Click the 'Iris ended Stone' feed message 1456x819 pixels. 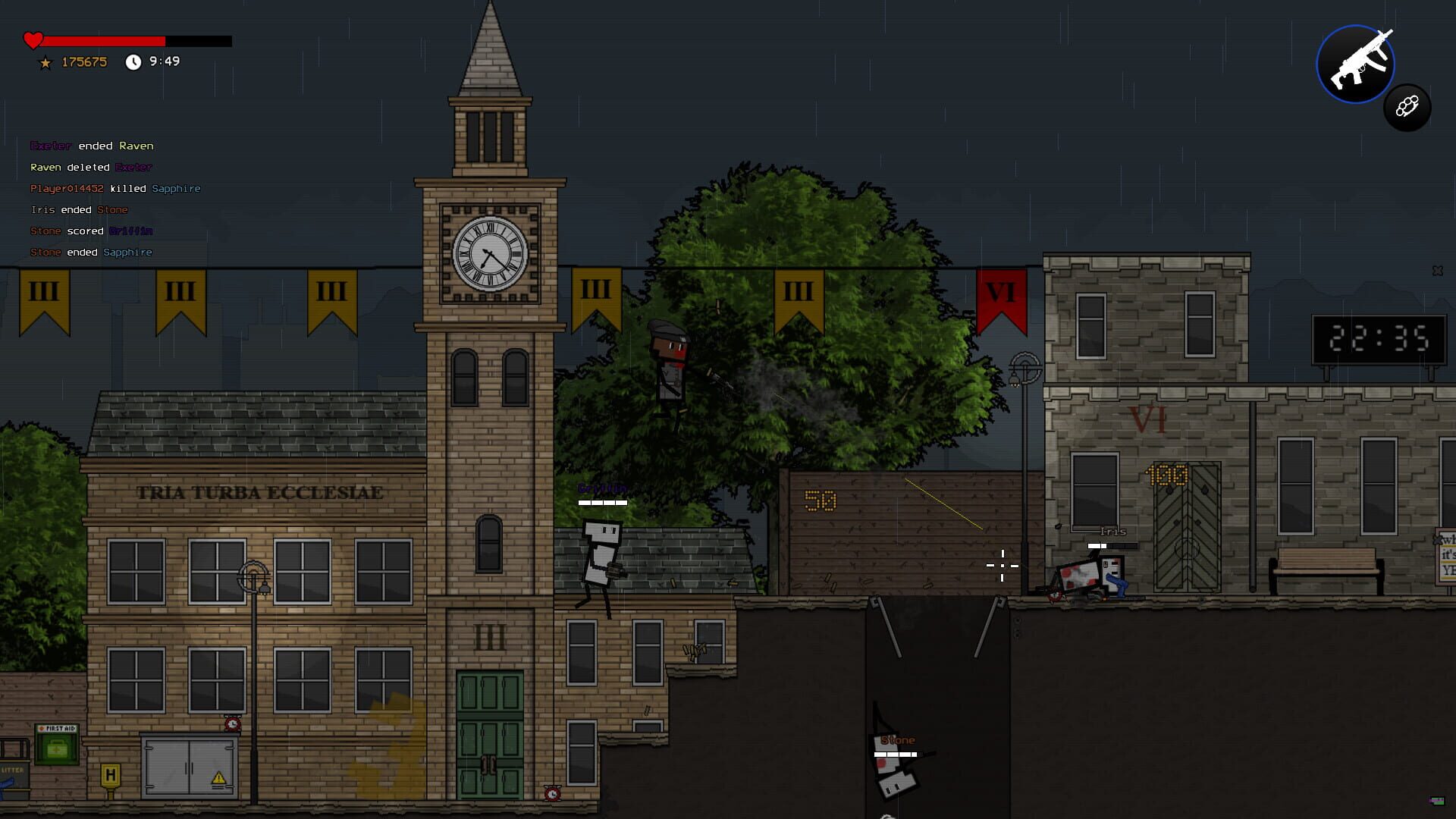(x=78, y=209)
